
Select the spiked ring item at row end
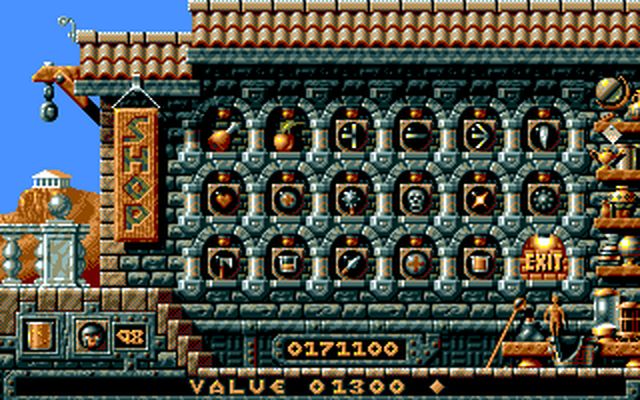coord(543,199)
